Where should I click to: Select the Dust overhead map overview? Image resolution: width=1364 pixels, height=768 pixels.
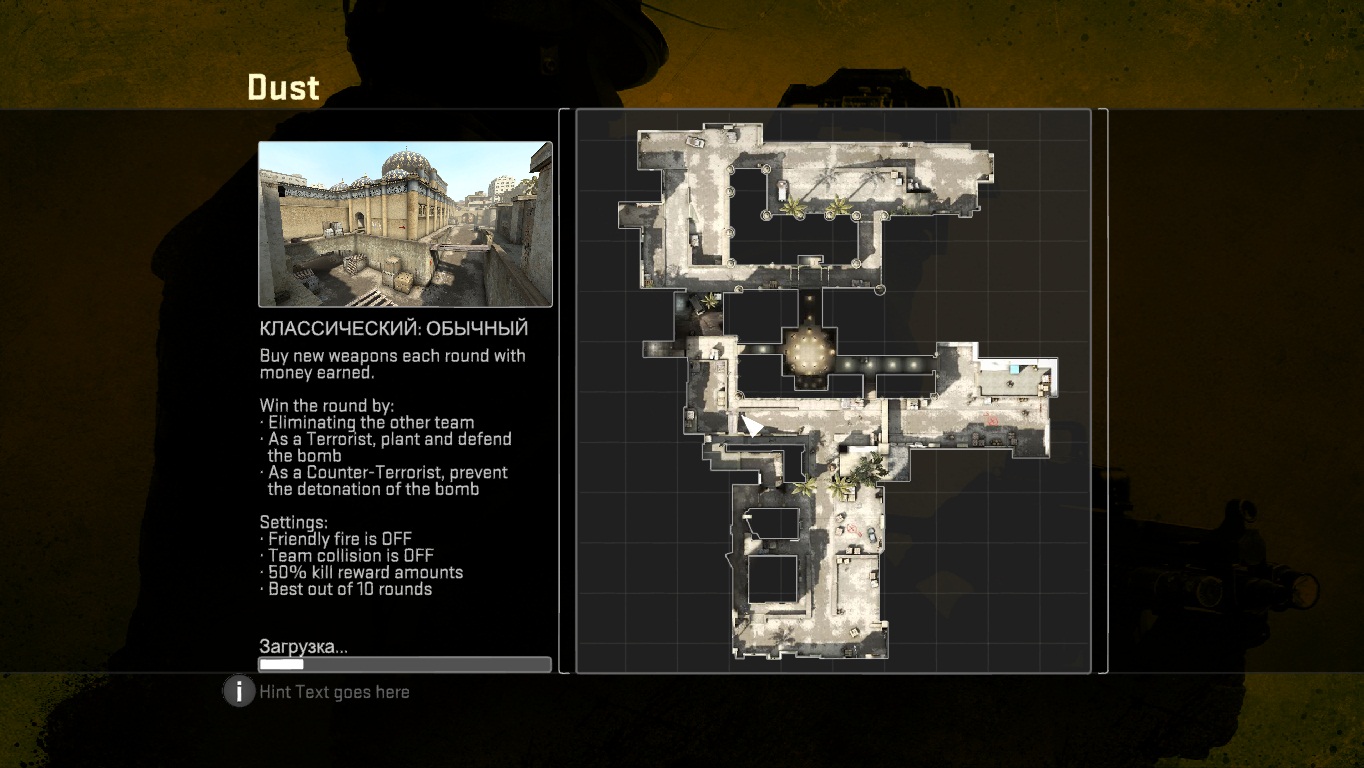click(833, 391)
